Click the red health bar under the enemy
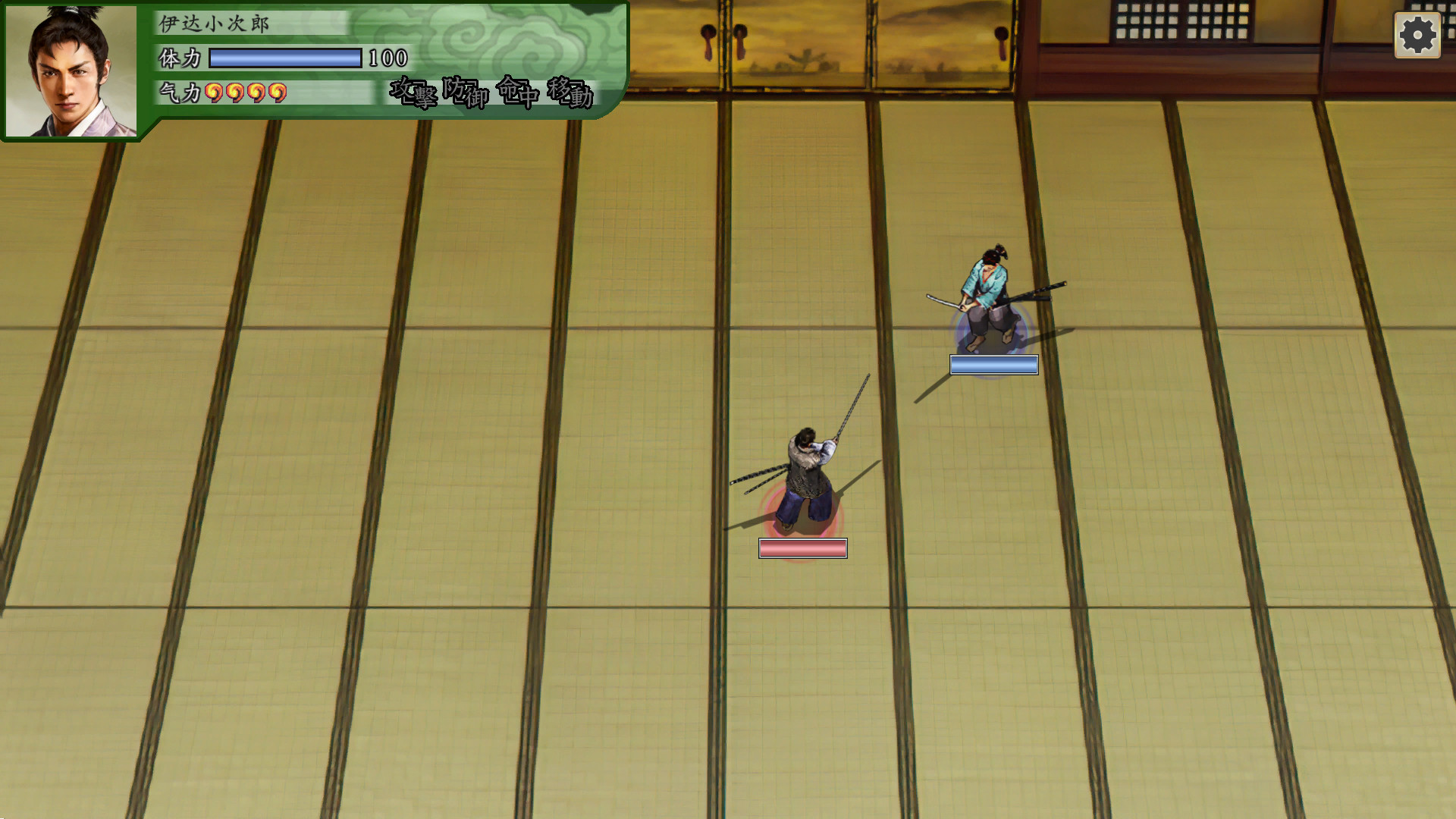Image resolution: width=1456 pixels, height=819 pixels. point(803,548)
